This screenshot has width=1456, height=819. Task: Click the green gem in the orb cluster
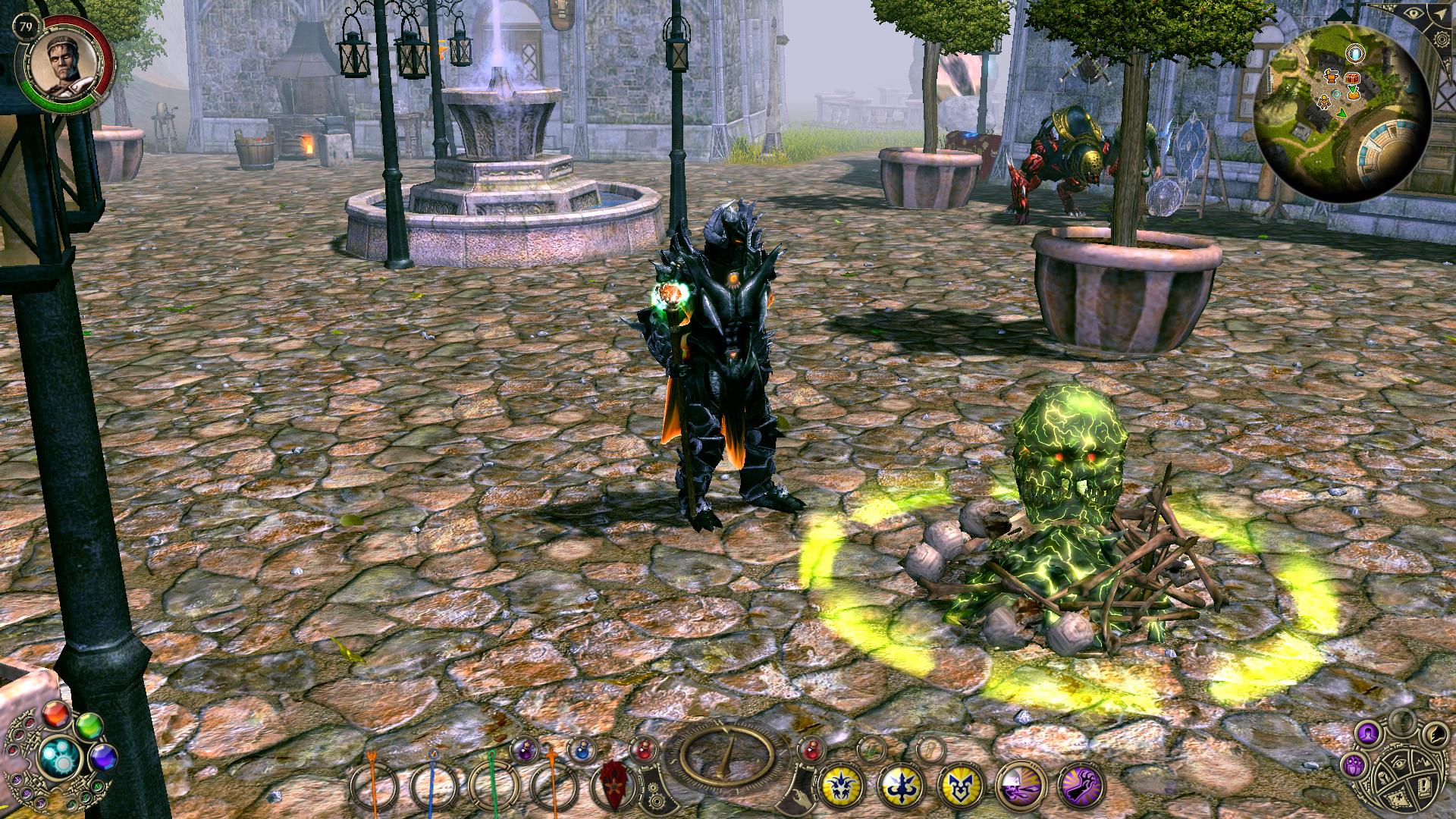pos(89,725)
